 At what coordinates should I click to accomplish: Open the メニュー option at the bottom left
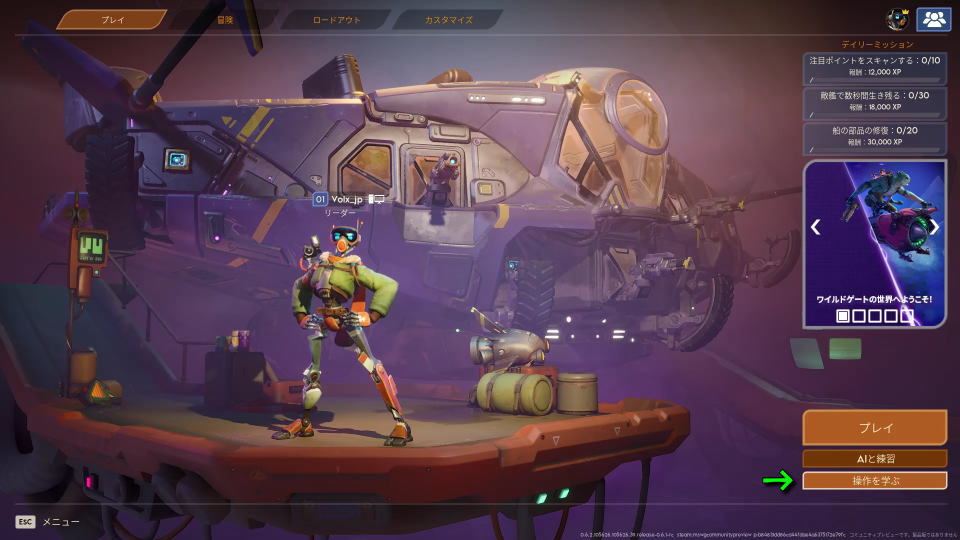click(x=48, y=521)
